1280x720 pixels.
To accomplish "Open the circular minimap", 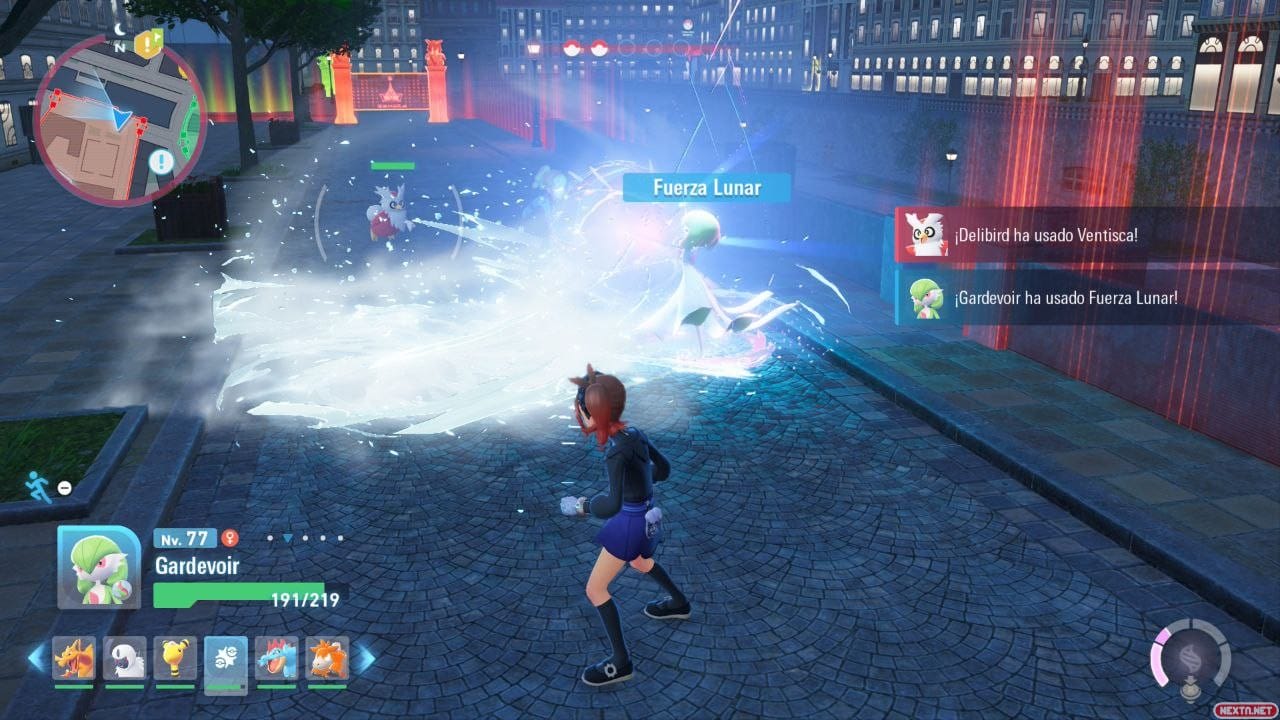I will click(x=118, y=120).
